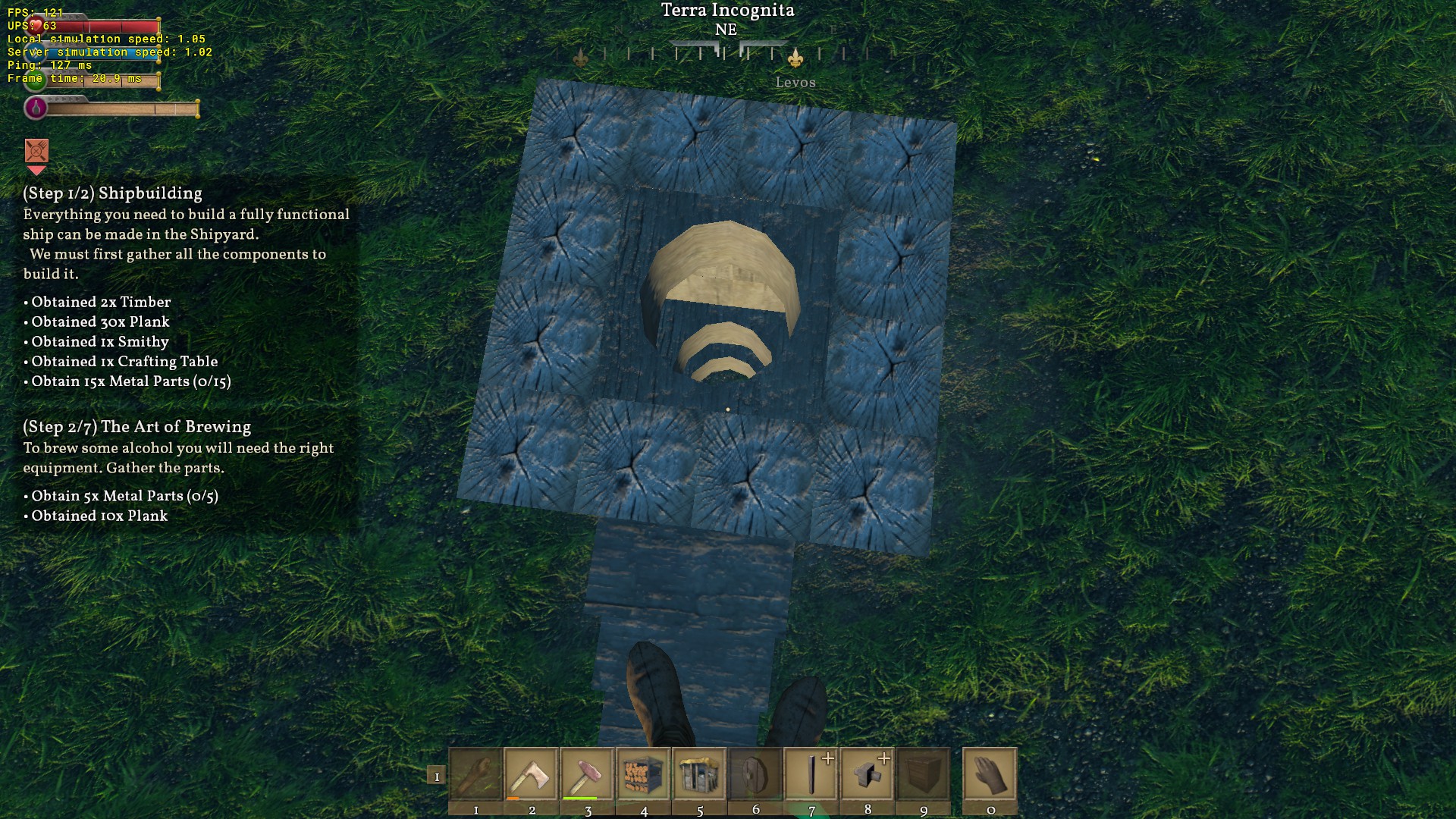Select the hammer in hotbar slot 3
Viewport: 1456px width, 819px height.
coord(588,774)
